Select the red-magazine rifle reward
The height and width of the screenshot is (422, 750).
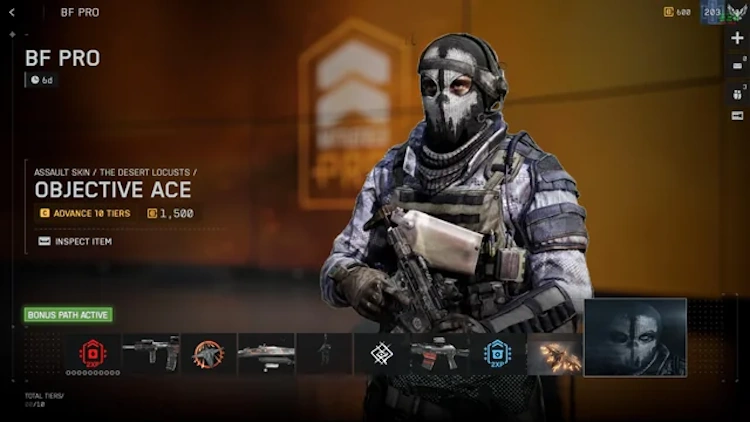[439, 353]
